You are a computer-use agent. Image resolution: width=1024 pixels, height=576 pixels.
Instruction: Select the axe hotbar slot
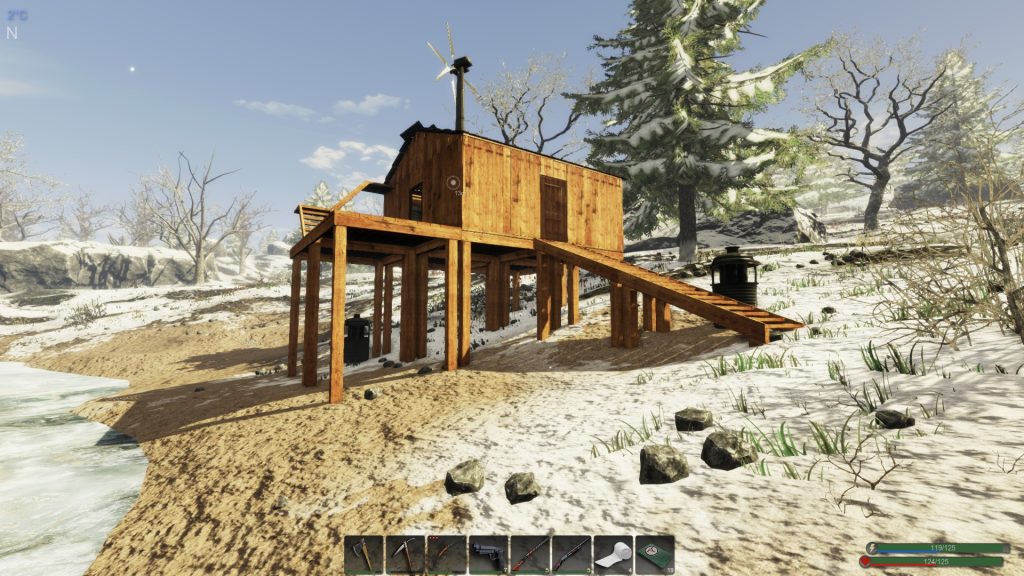tap(364, 554)
